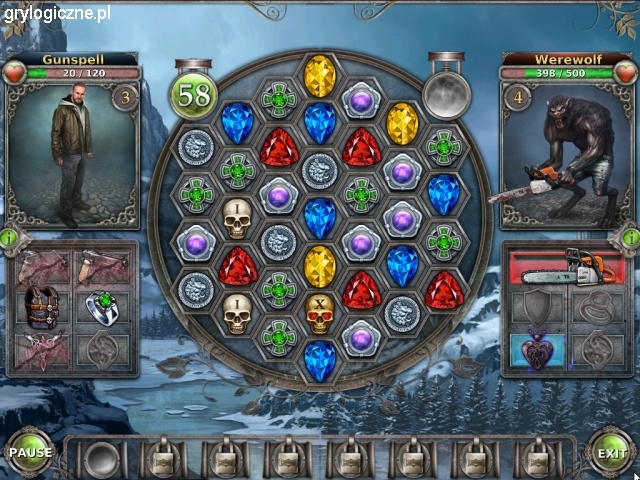The image size is (640, 480).
Task: Inspect the Werewolf's chainsaw weapon slot
Action: click(568, 268)
